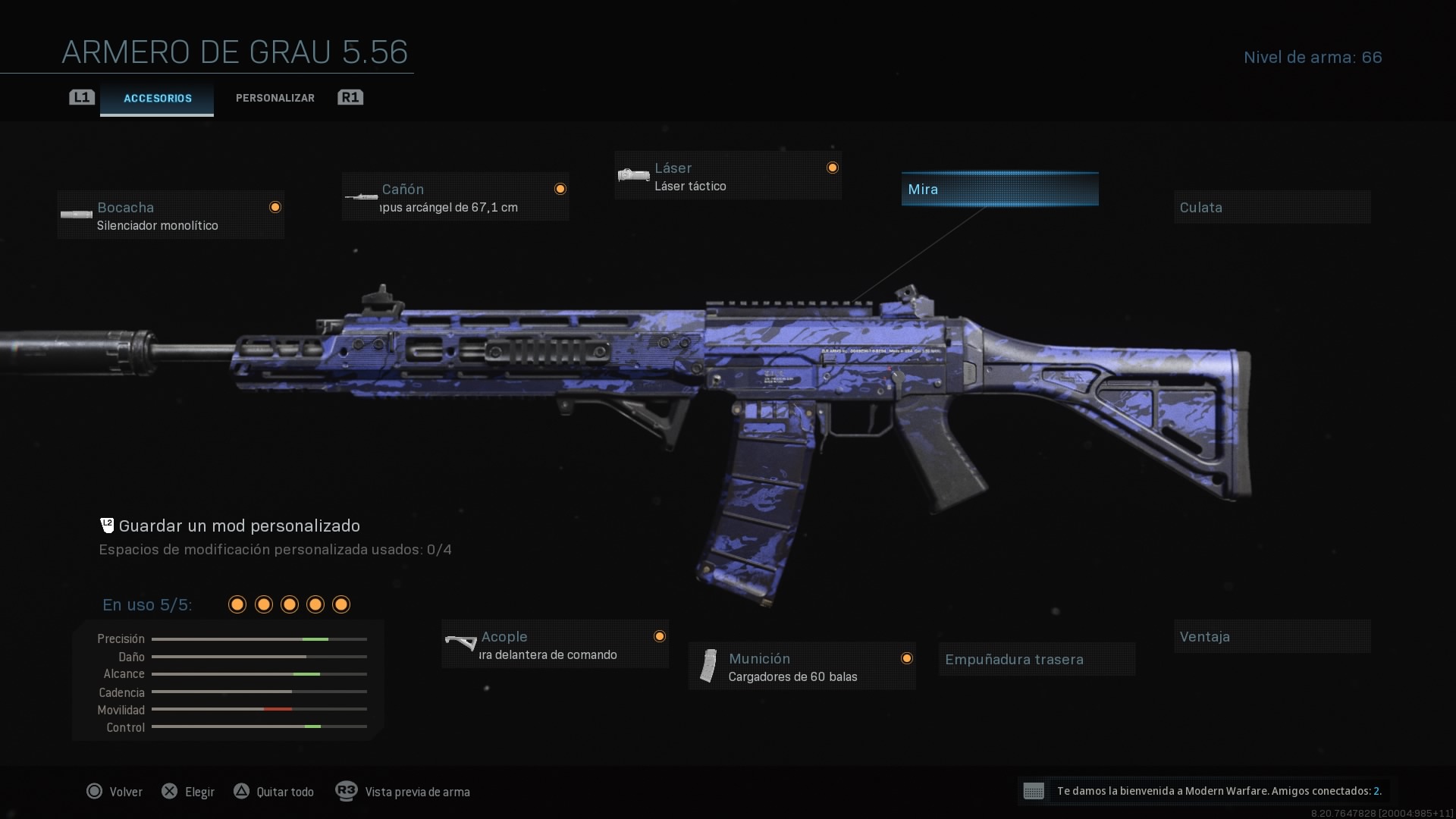Open the Culata attachment slot

[1271, 207]
